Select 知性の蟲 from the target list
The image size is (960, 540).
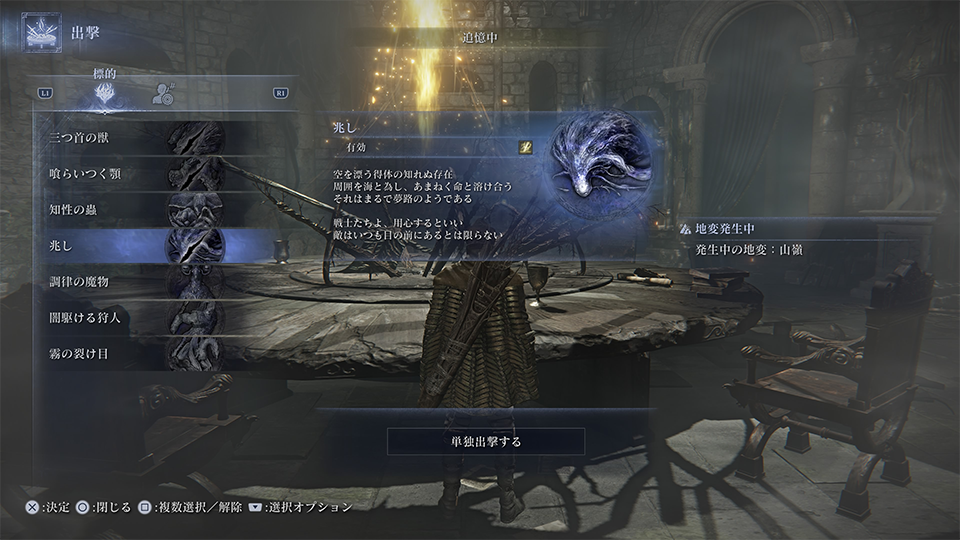click(150, 210)
